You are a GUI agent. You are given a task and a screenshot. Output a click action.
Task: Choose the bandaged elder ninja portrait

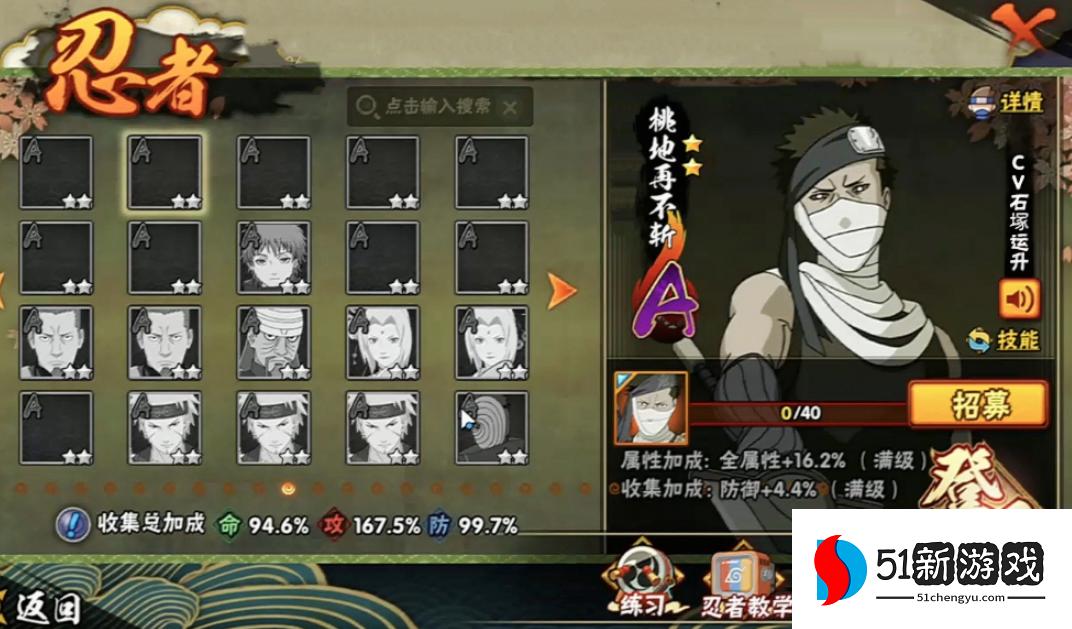[x=273, y=342]
